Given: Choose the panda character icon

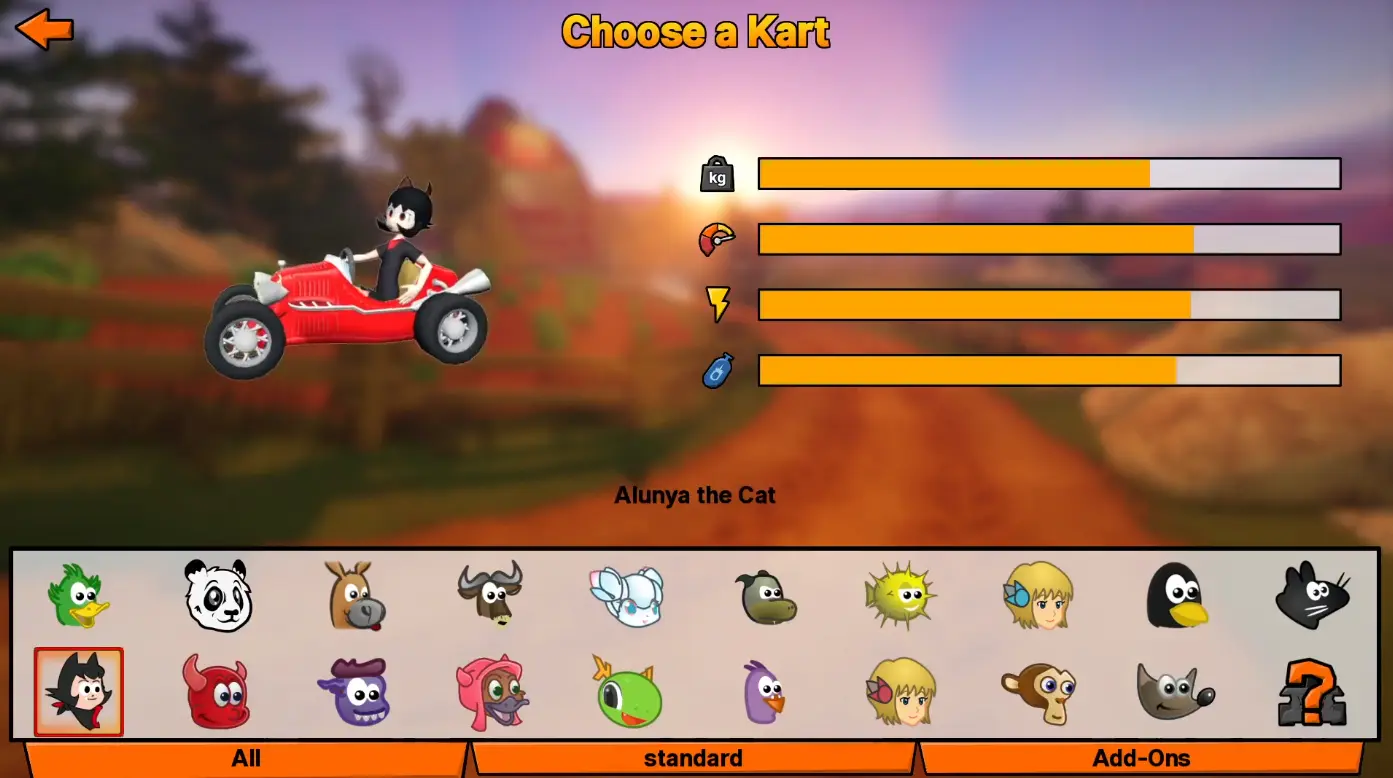Looking at the screenshot, I should pyautogui.click(x=218, y=596).
